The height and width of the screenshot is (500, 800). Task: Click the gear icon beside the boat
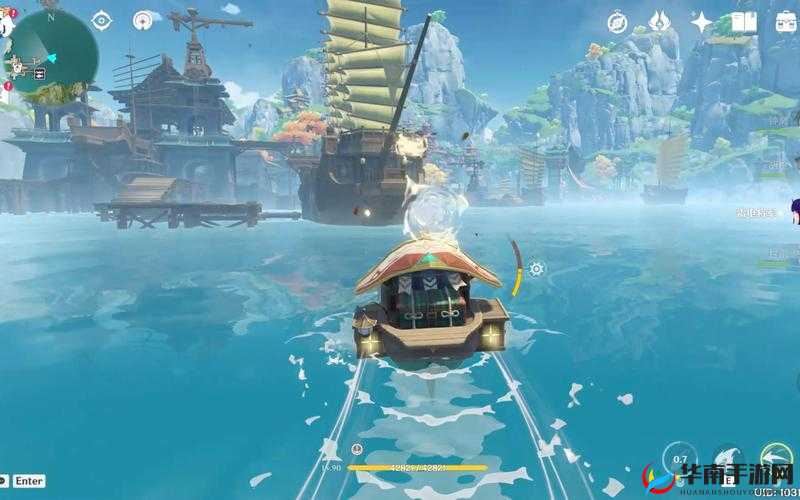click(536, 269)
